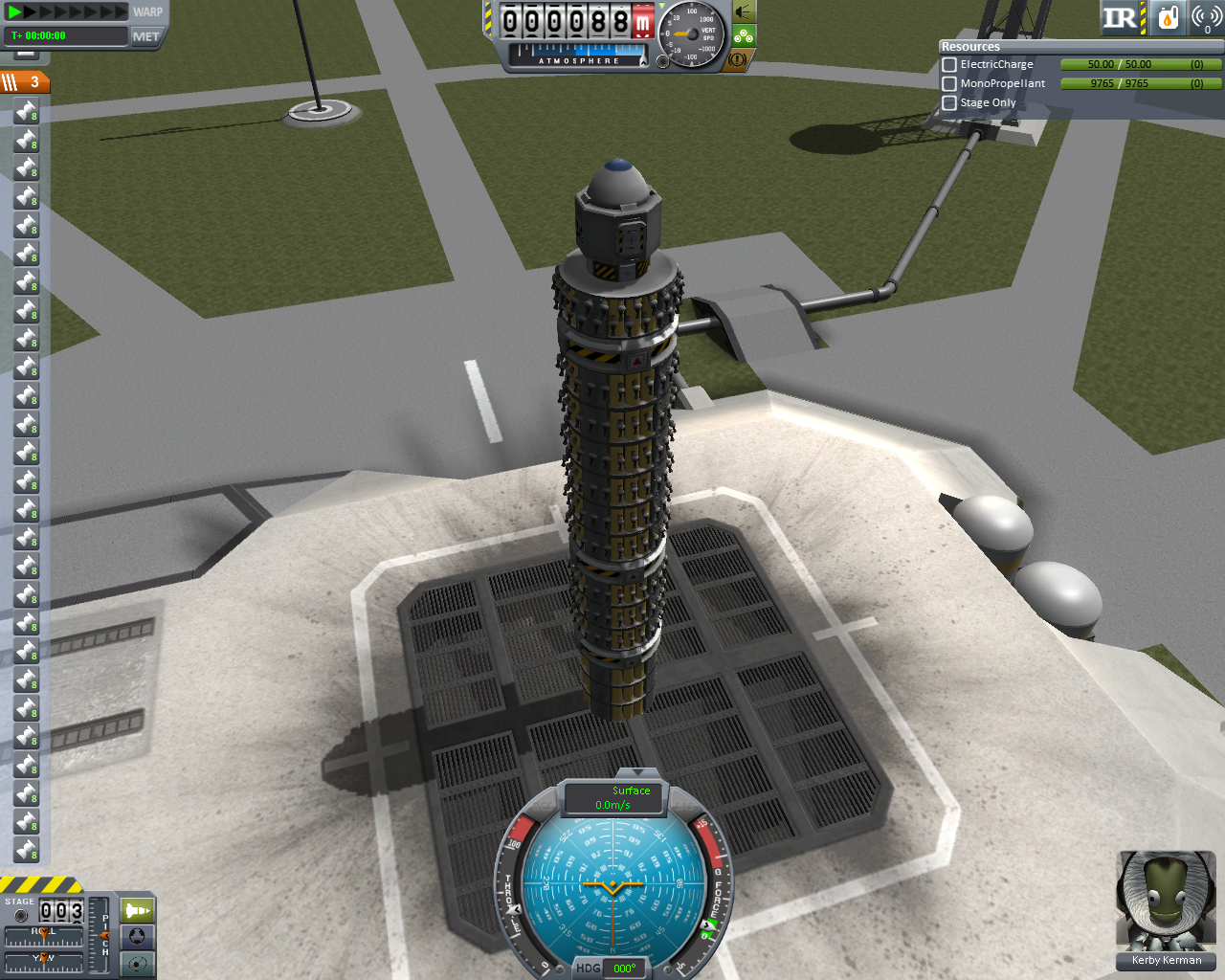The image size is (1225, 980).
Task: Open the antenna signal toolbar button
Action: pos(1206,17)
